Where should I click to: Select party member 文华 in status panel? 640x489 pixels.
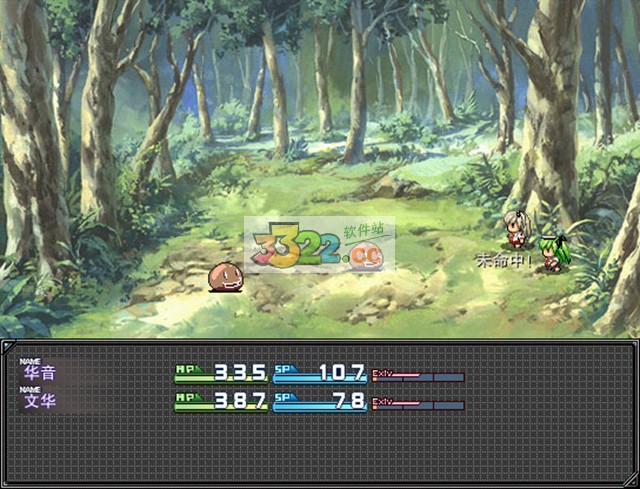point(40,403)
